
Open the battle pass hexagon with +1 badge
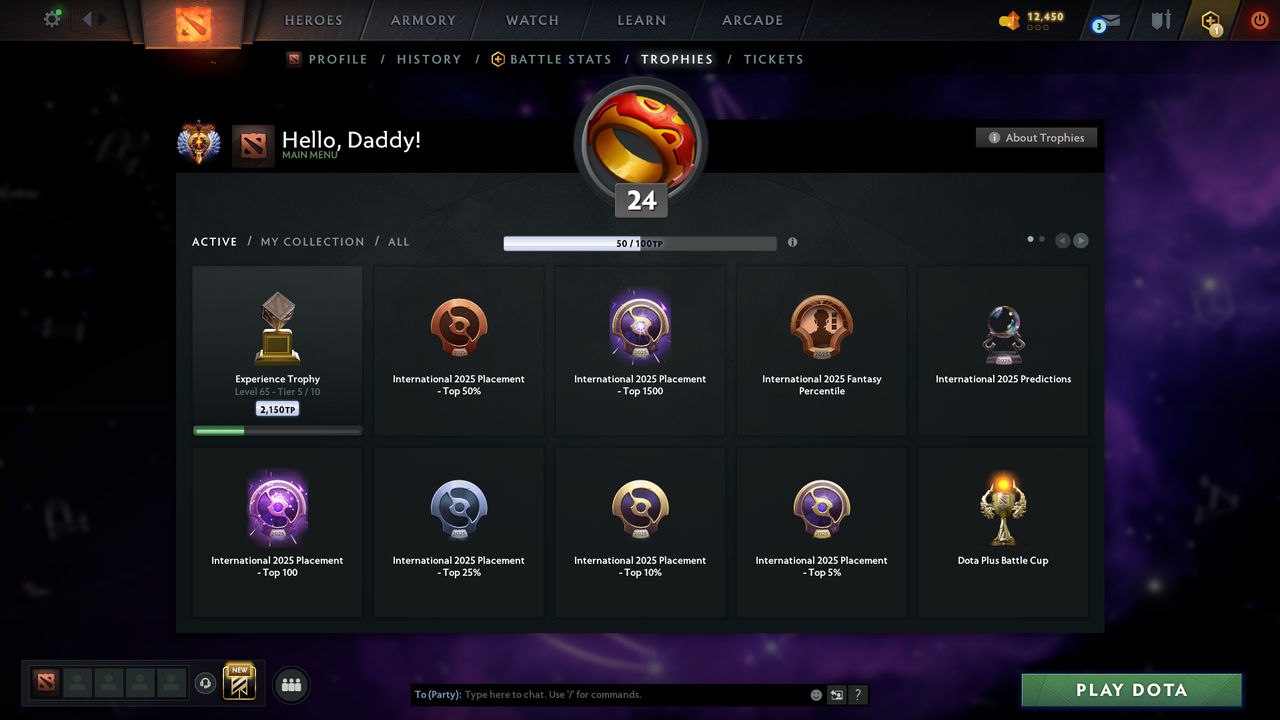tap(1210, 21)
